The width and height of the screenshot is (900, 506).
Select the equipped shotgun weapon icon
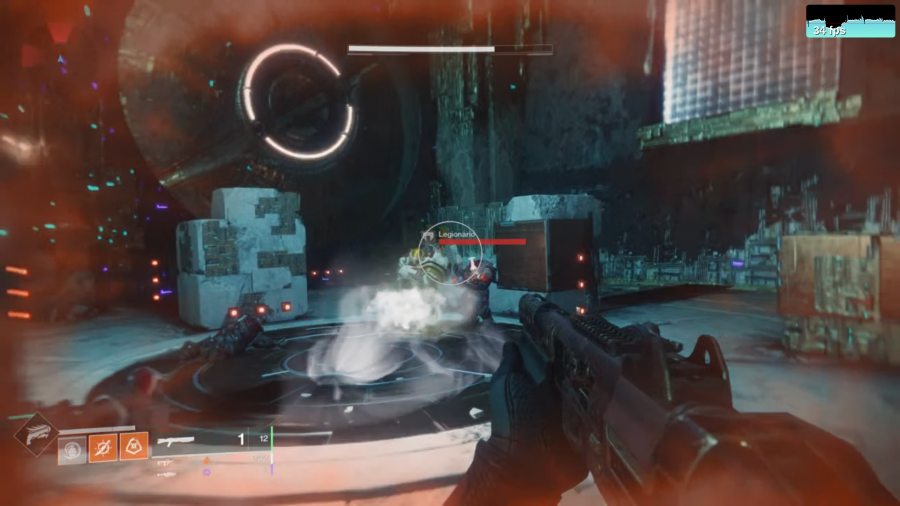[176, 440]
